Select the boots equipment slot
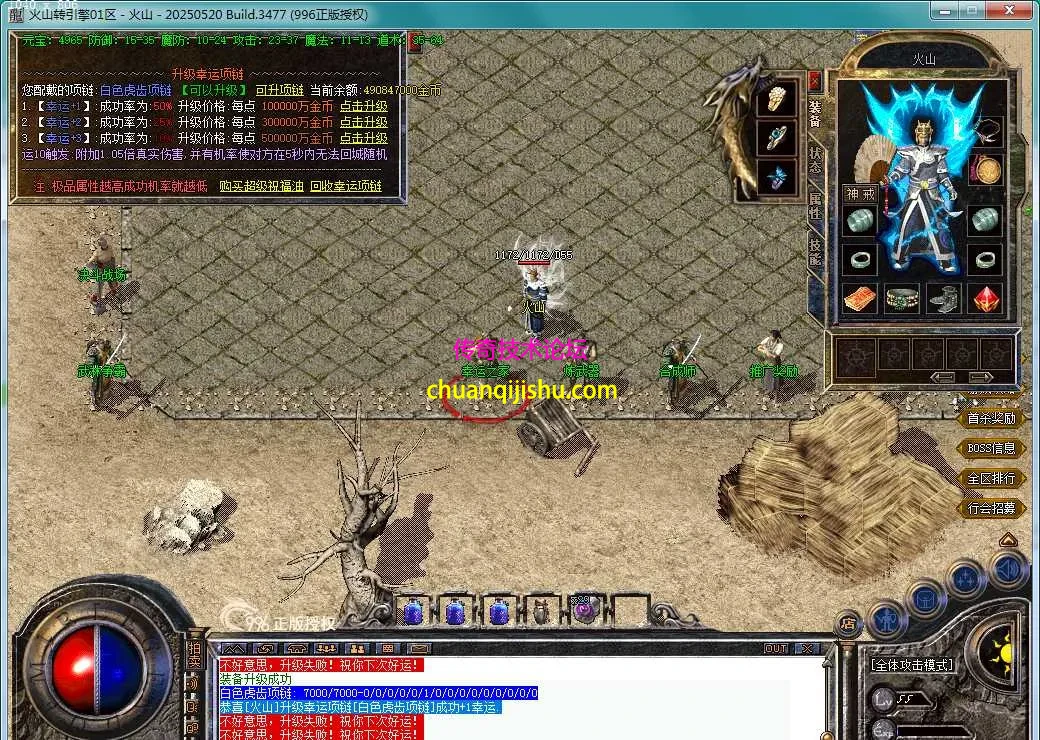Screen dimensions: 1040x740 pyautogui.click(x=944, y=298)
